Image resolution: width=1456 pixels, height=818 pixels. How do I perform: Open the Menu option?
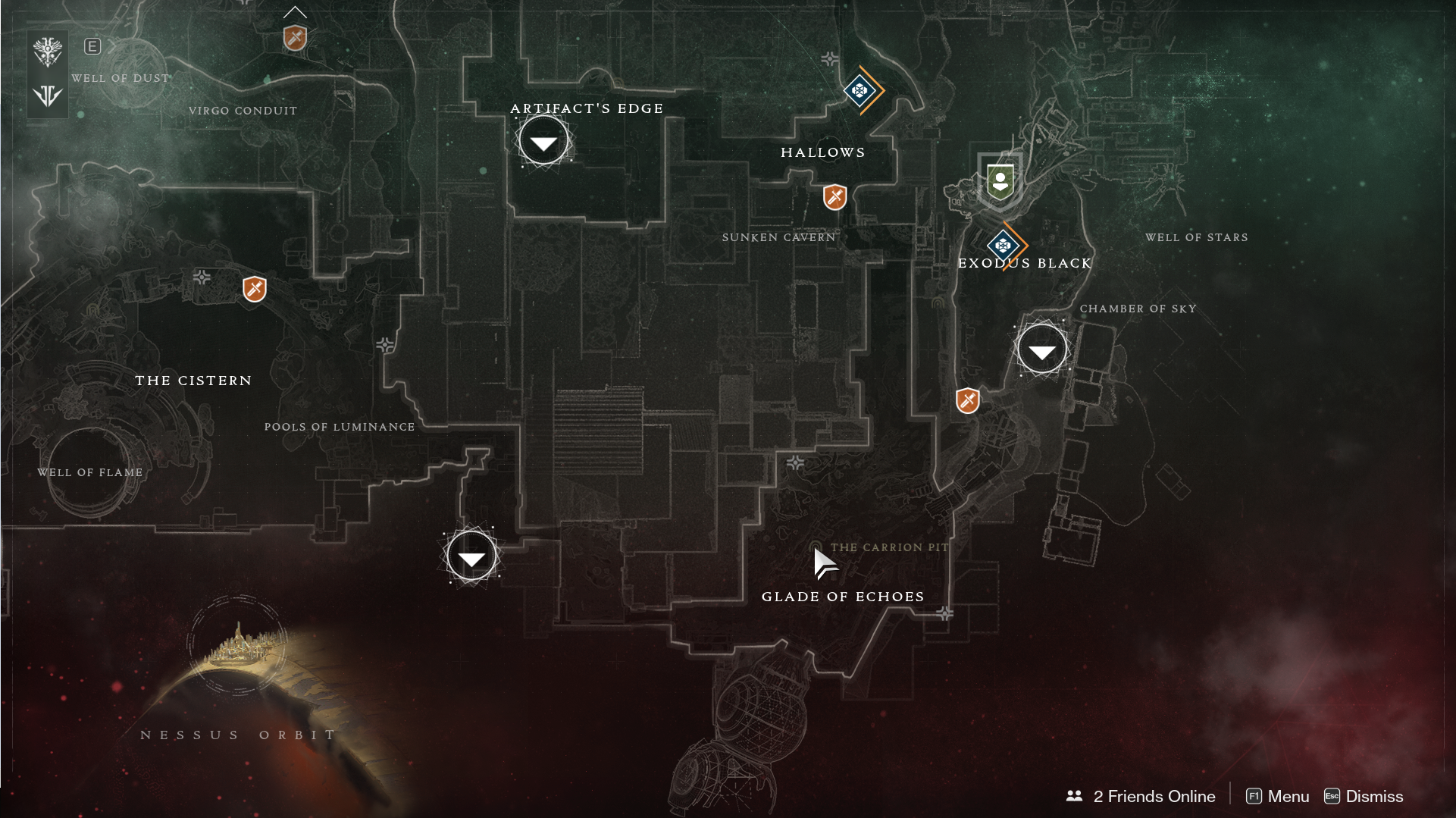[x=1278, y=796]
